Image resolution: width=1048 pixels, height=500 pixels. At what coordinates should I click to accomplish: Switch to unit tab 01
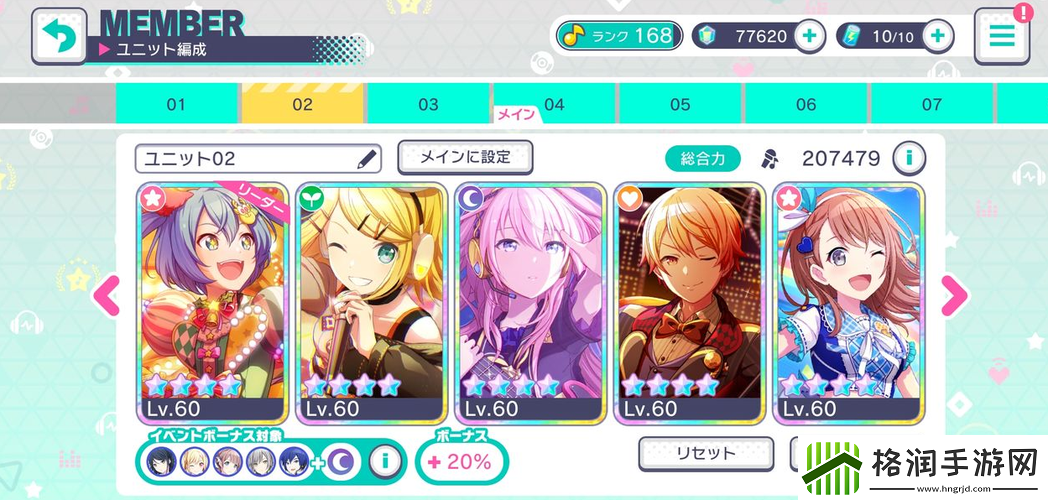pyautogui.click(x=177, y=104)
